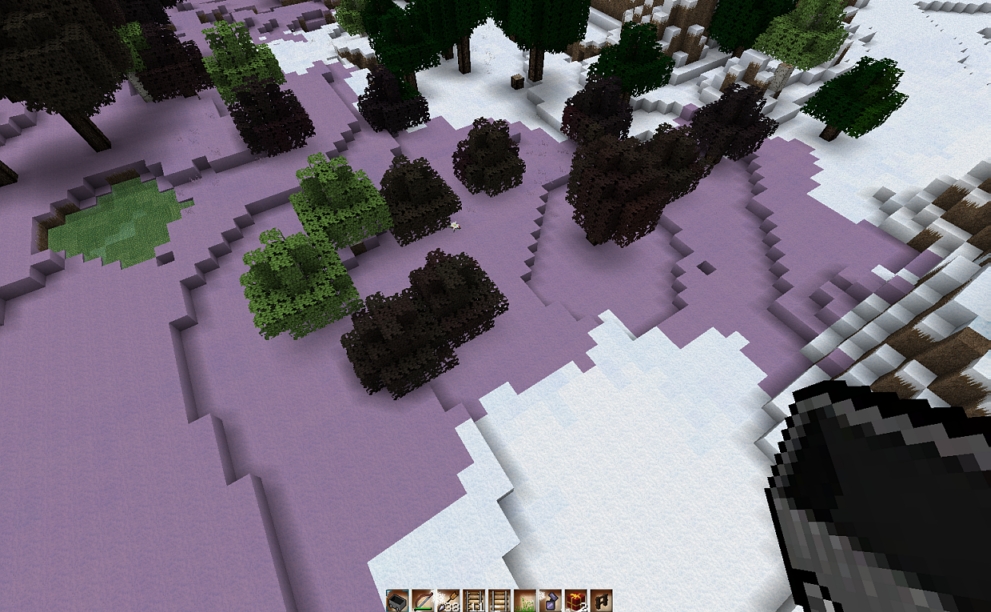
Task: Equip the bow from the hotbar
Action: point(423,601)
